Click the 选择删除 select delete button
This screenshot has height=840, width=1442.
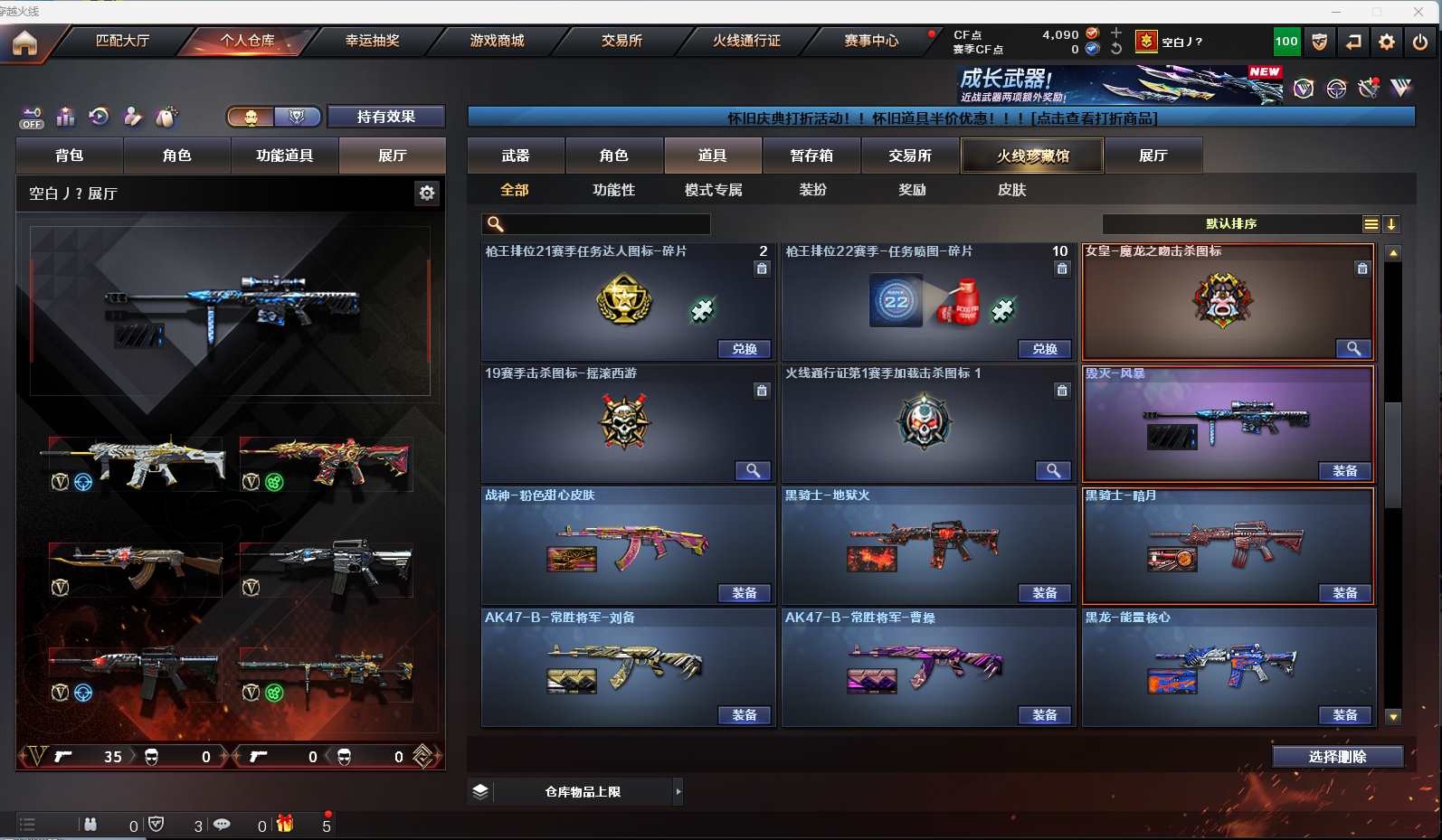point(1337,757)
